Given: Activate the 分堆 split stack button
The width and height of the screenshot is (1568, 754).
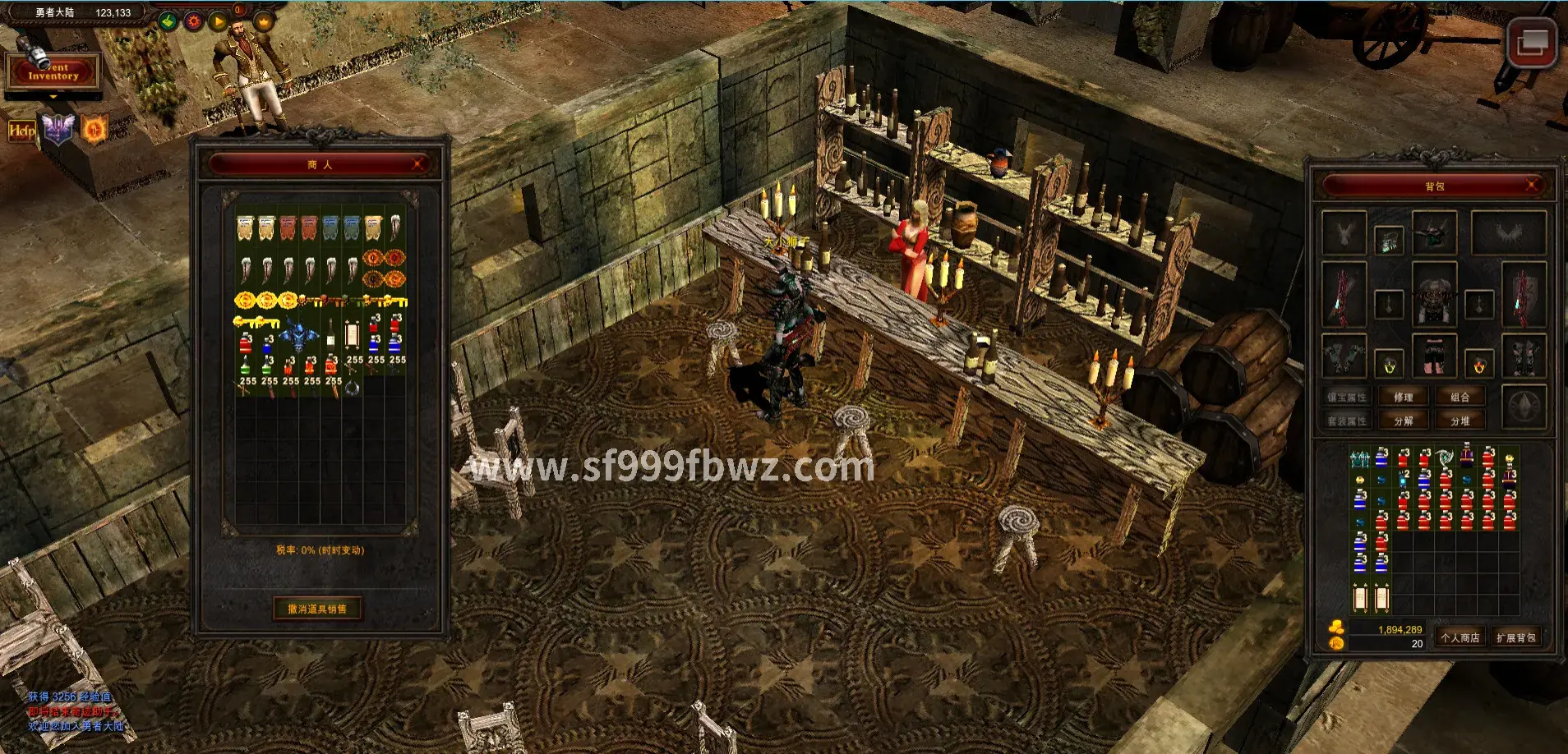Looking at the screenshot, I should pyautogui.click(x=1460, y=421).
